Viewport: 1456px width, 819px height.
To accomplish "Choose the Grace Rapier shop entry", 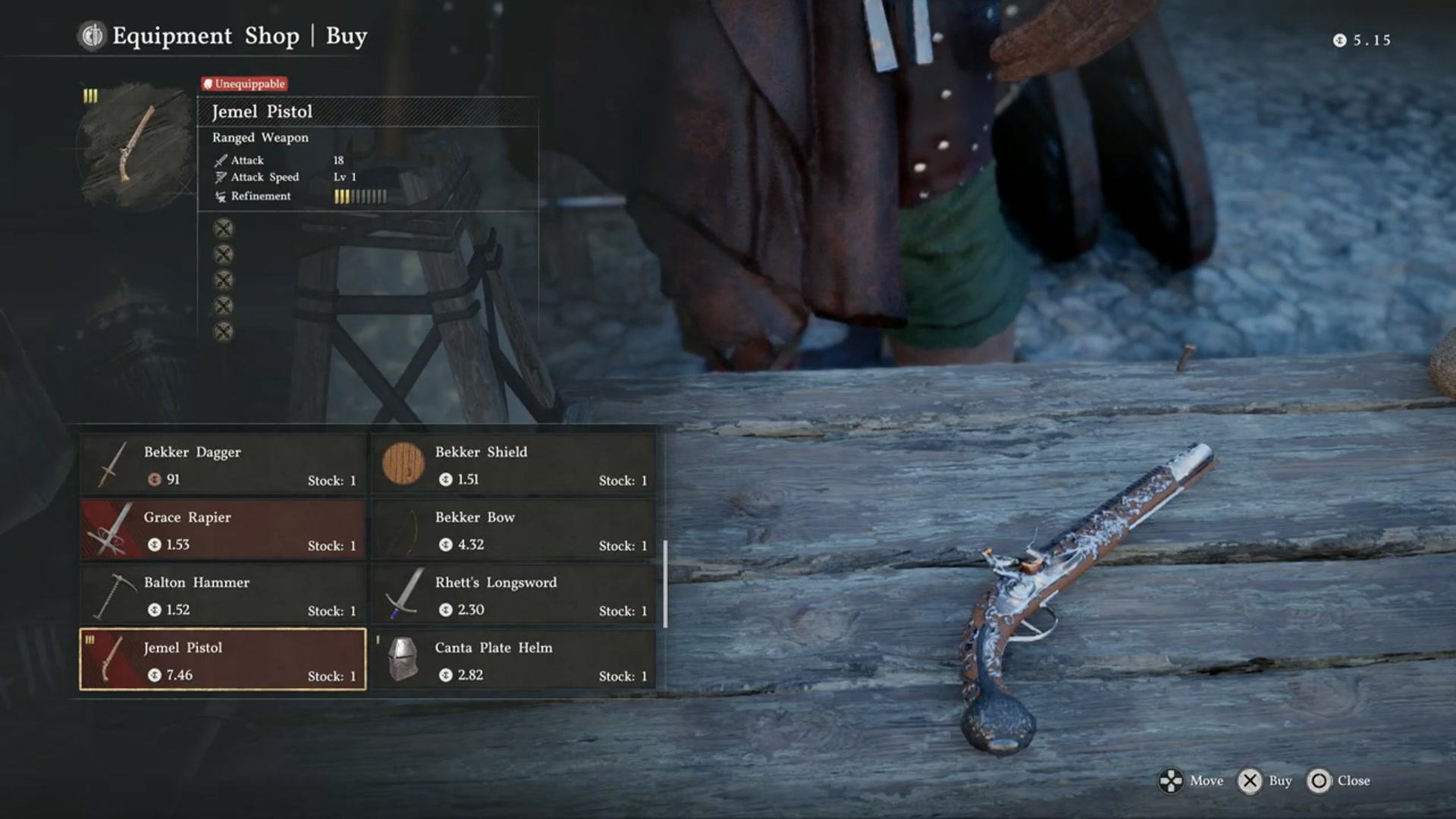I will pyautogui.click(x=223, y=529).
